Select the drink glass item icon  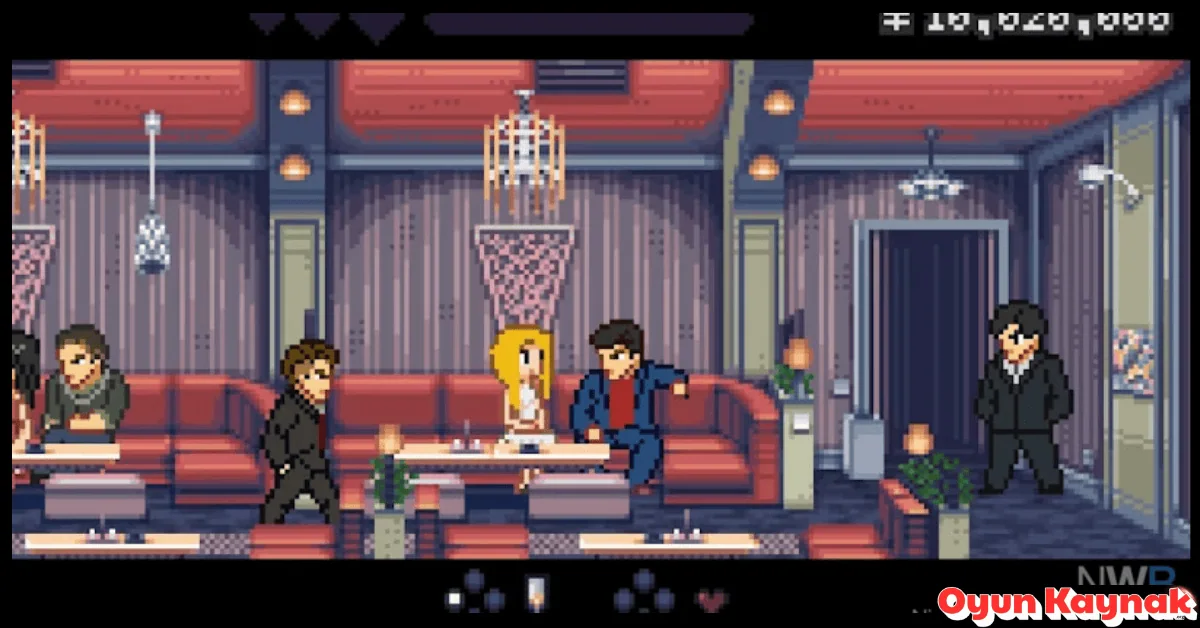tap(537, 593)
